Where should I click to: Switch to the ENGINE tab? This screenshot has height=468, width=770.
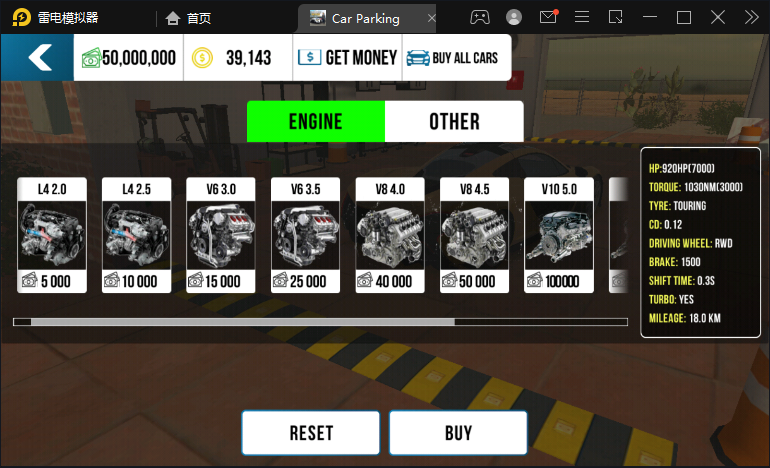tap(315, 122)
